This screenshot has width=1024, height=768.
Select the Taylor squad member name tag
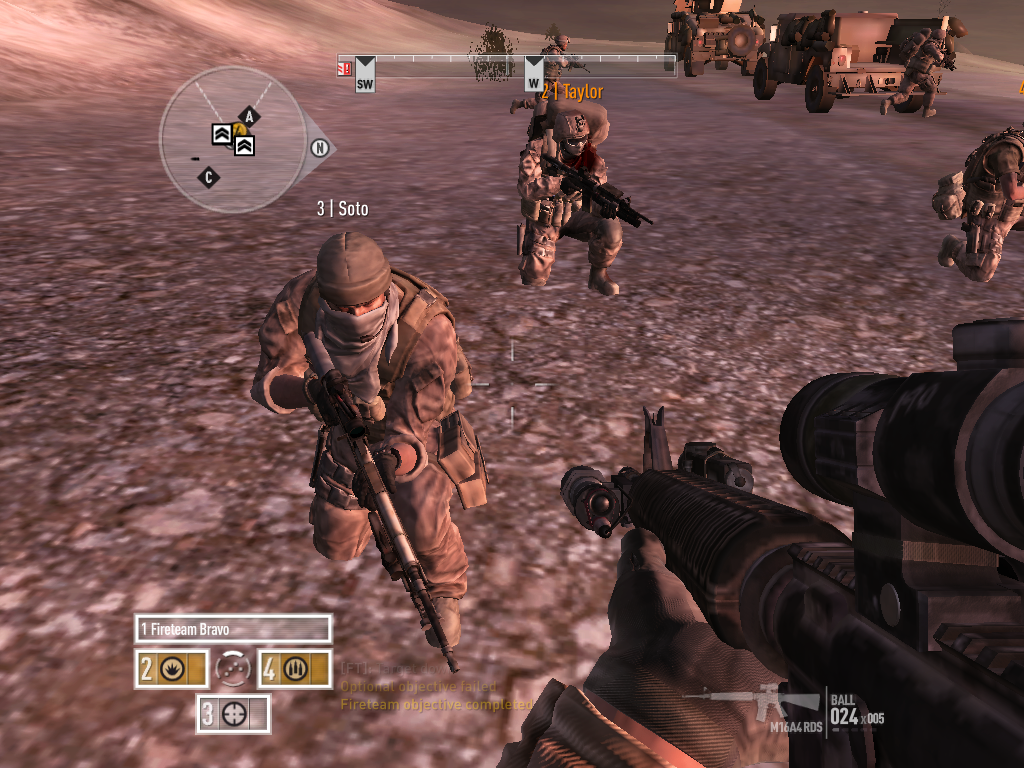(x=574, y=92)
